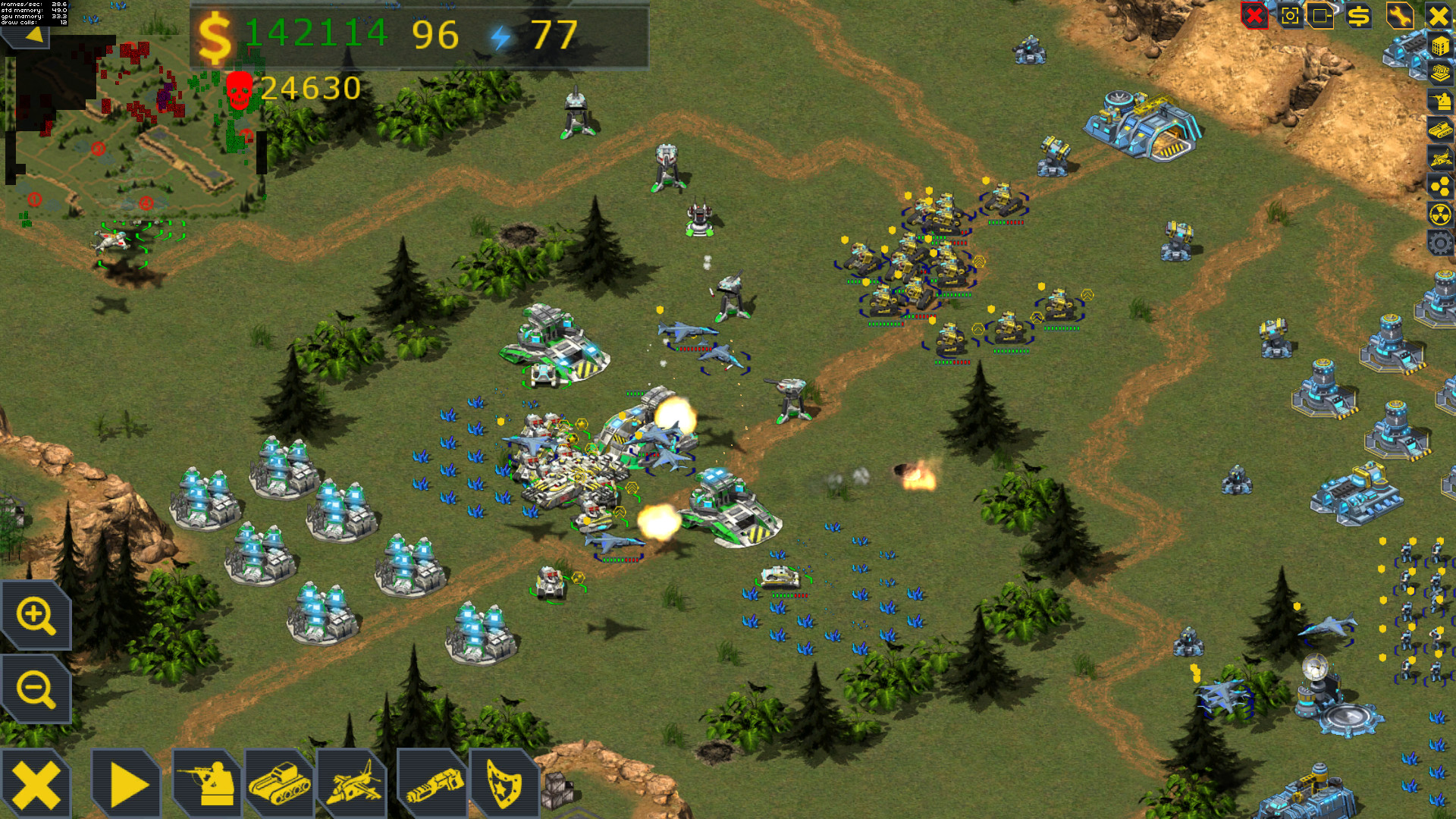This screenshot has width=1456, height=819.
Task: Open the nuclear strike icon on right sidebar
Action: click(x=1439, y=213)
